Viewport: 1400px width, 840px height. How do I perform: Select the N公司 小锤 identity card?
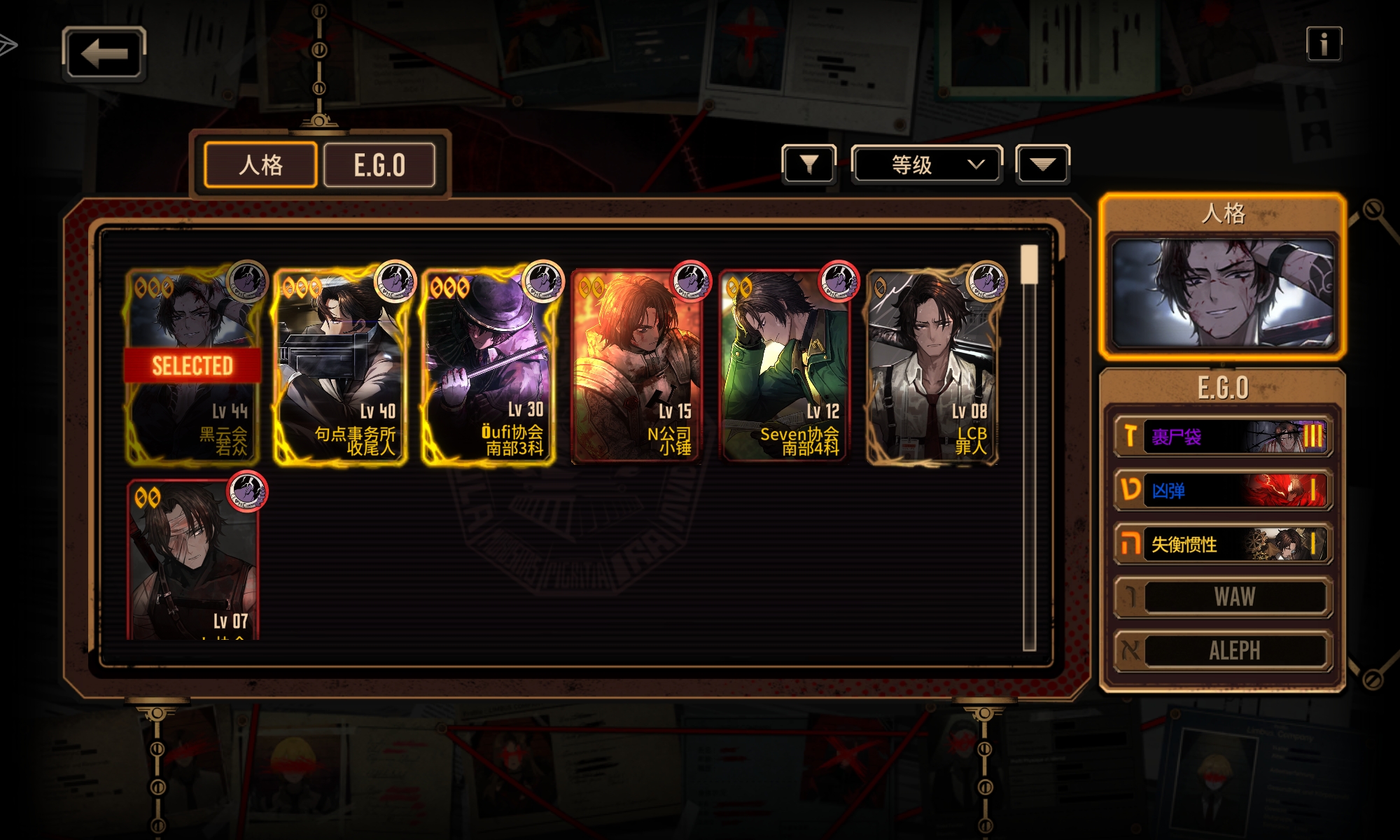tap(638, 365)
